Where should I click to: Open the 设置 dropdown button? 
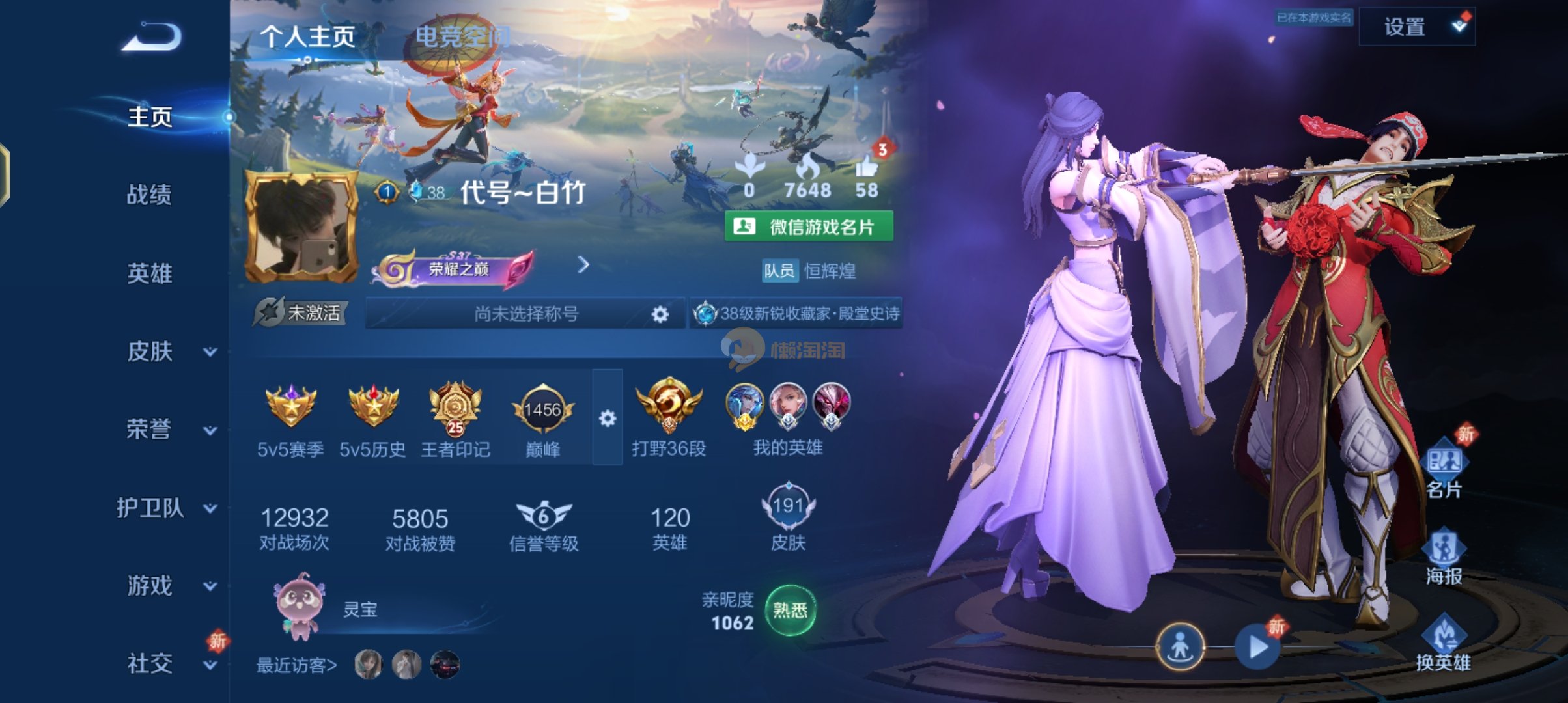(x=1417, y=27)
